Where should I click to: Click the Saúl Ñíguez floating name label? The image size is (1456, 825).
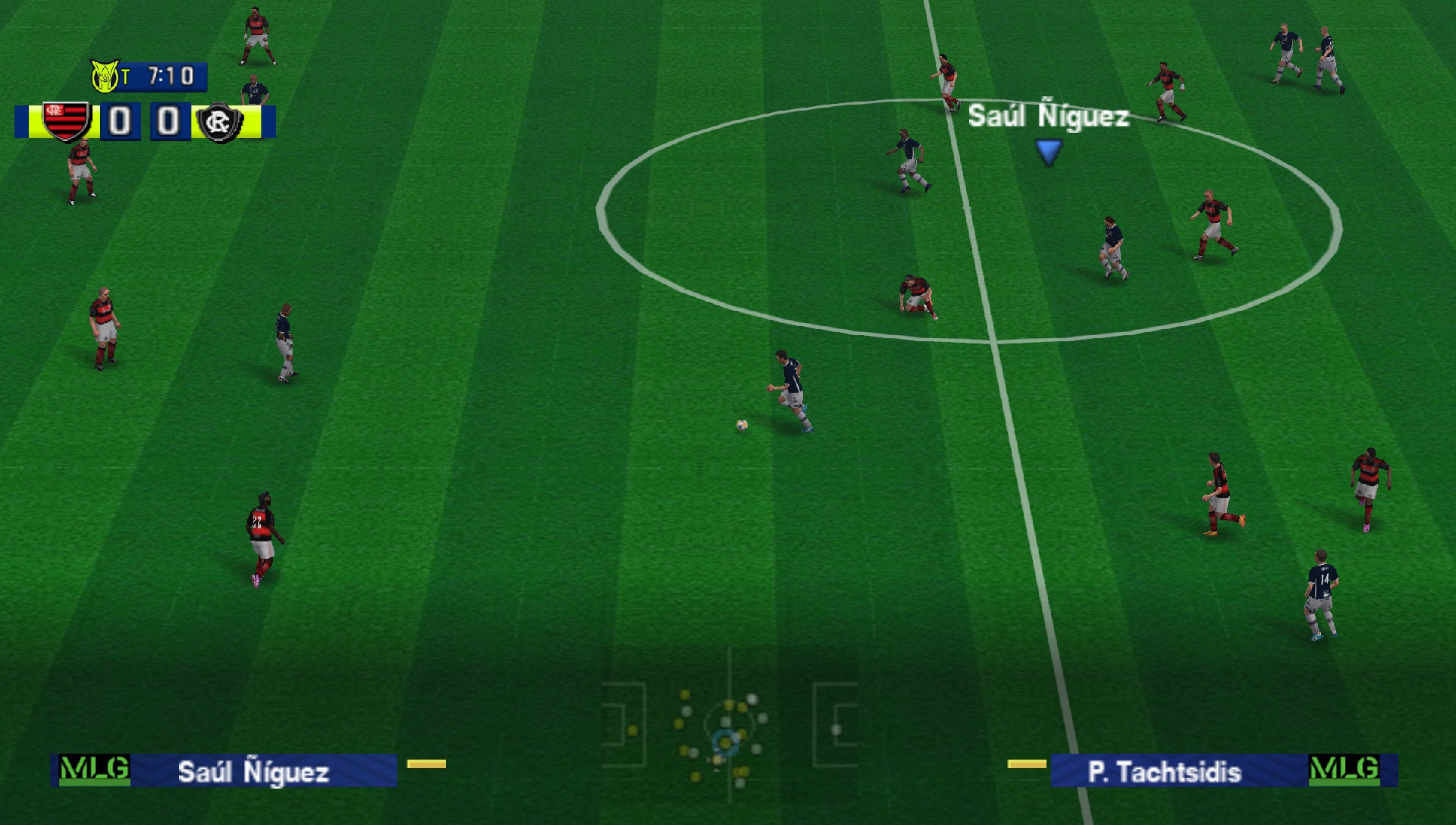[x=1050, y=115]
